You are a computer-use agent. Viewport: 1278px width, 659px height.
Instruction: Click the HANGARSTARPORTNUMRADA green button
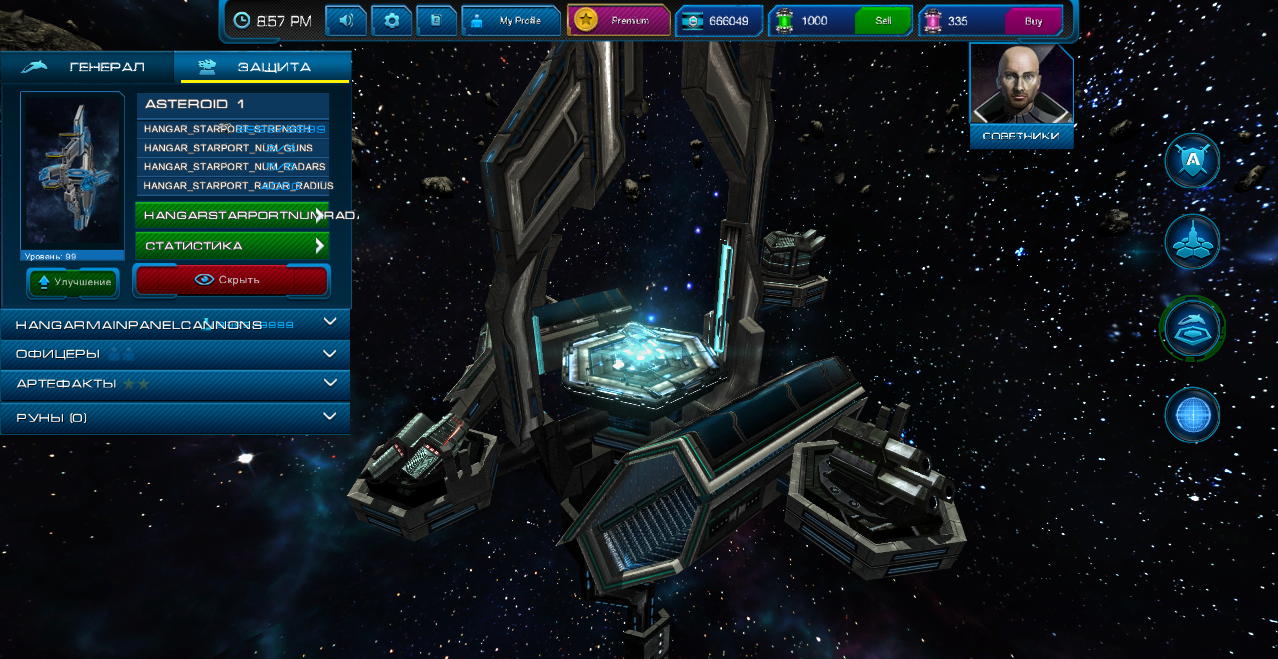click(232, 215)
